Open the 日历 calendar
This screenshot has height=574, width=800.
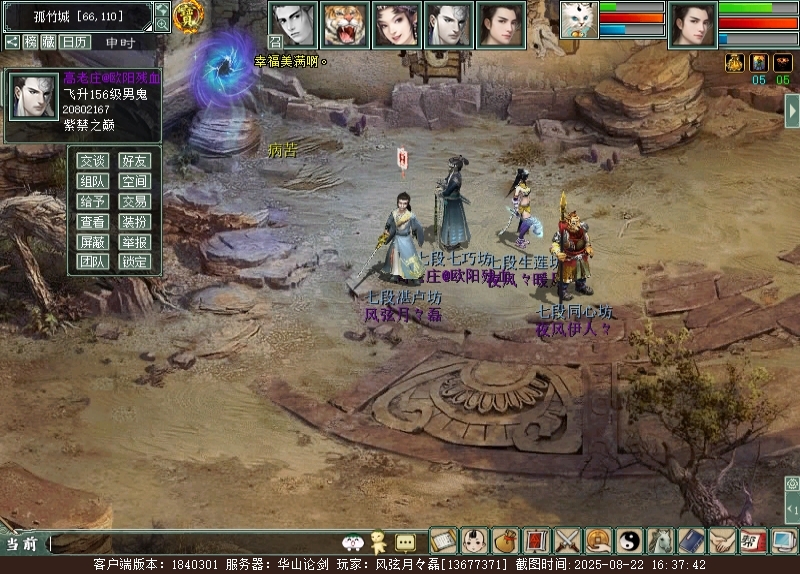click(74, 42)
